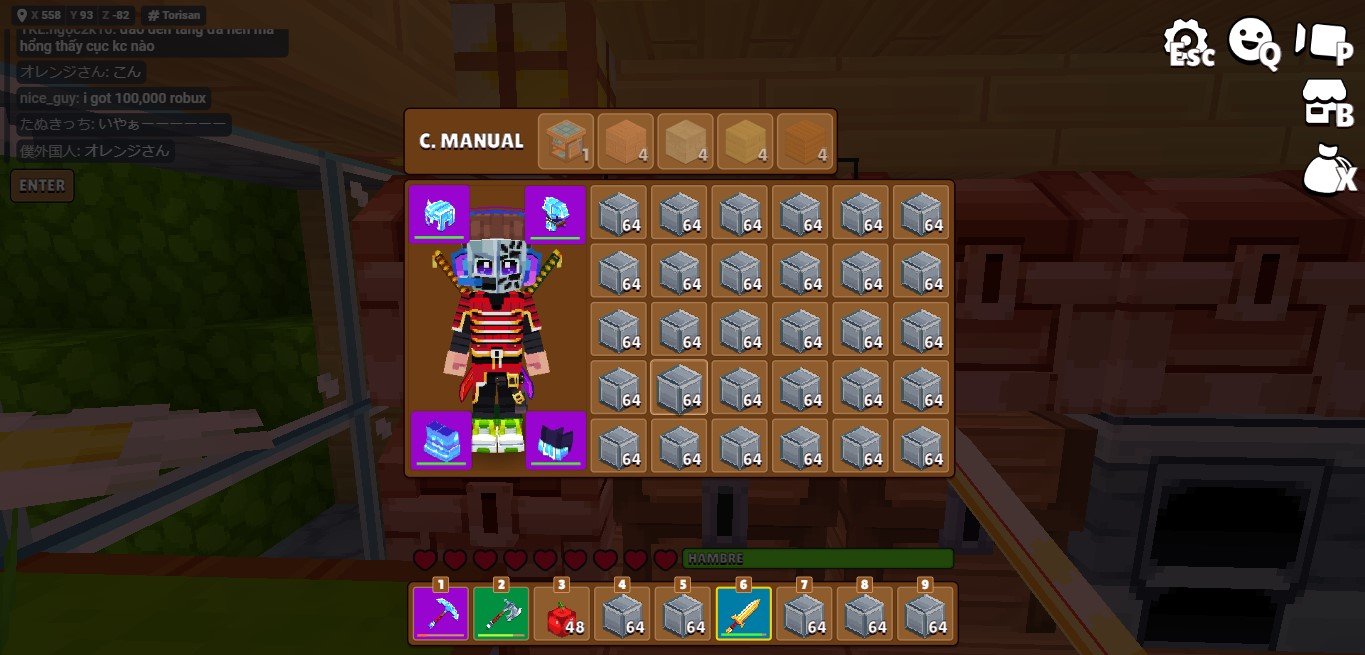This screenshot has height=655, width=1365.
Task: Open the shop storefront icon
Action: 1328,103
